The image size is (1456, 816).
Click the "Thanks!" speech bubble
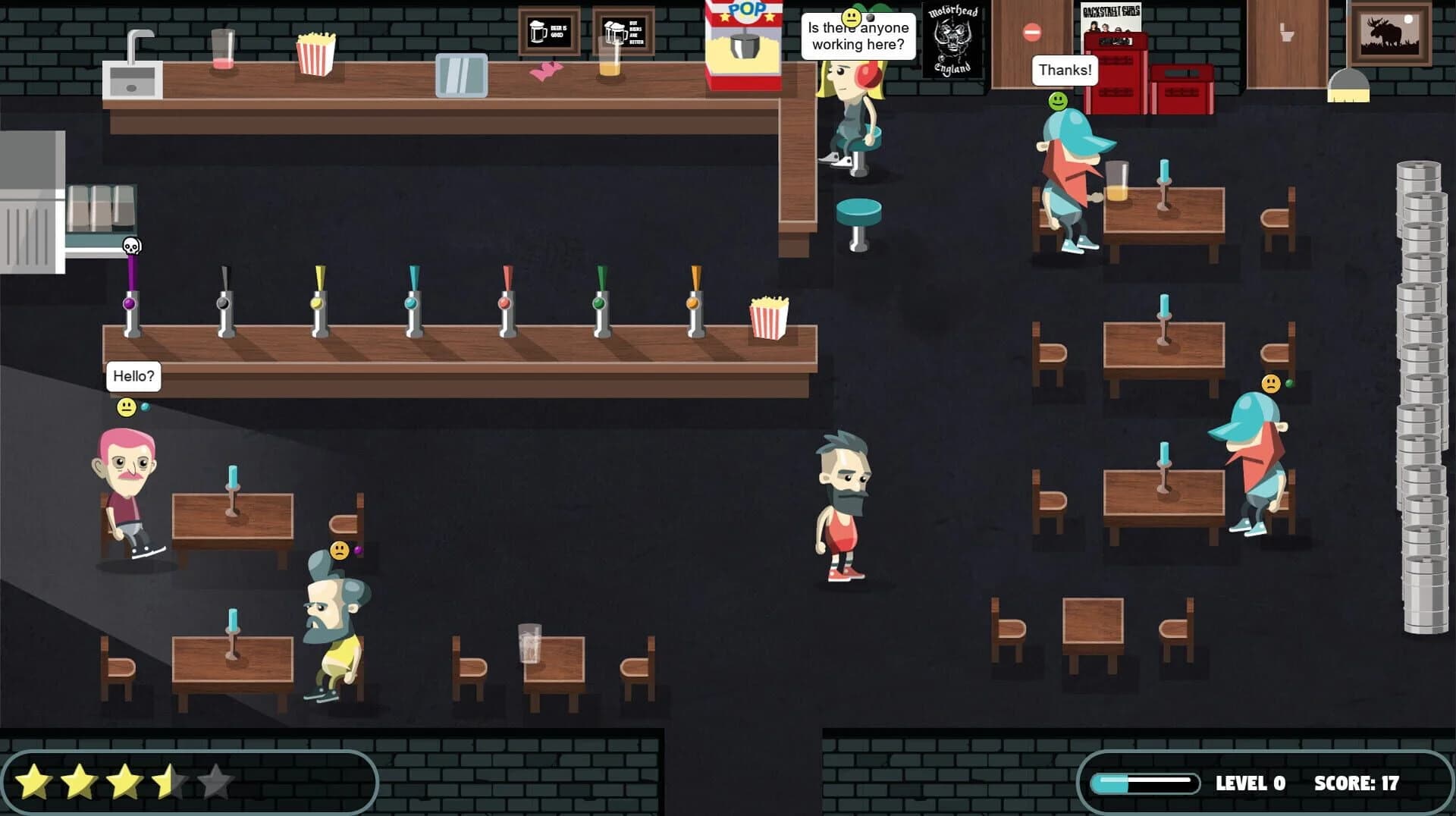(1063, 70)
